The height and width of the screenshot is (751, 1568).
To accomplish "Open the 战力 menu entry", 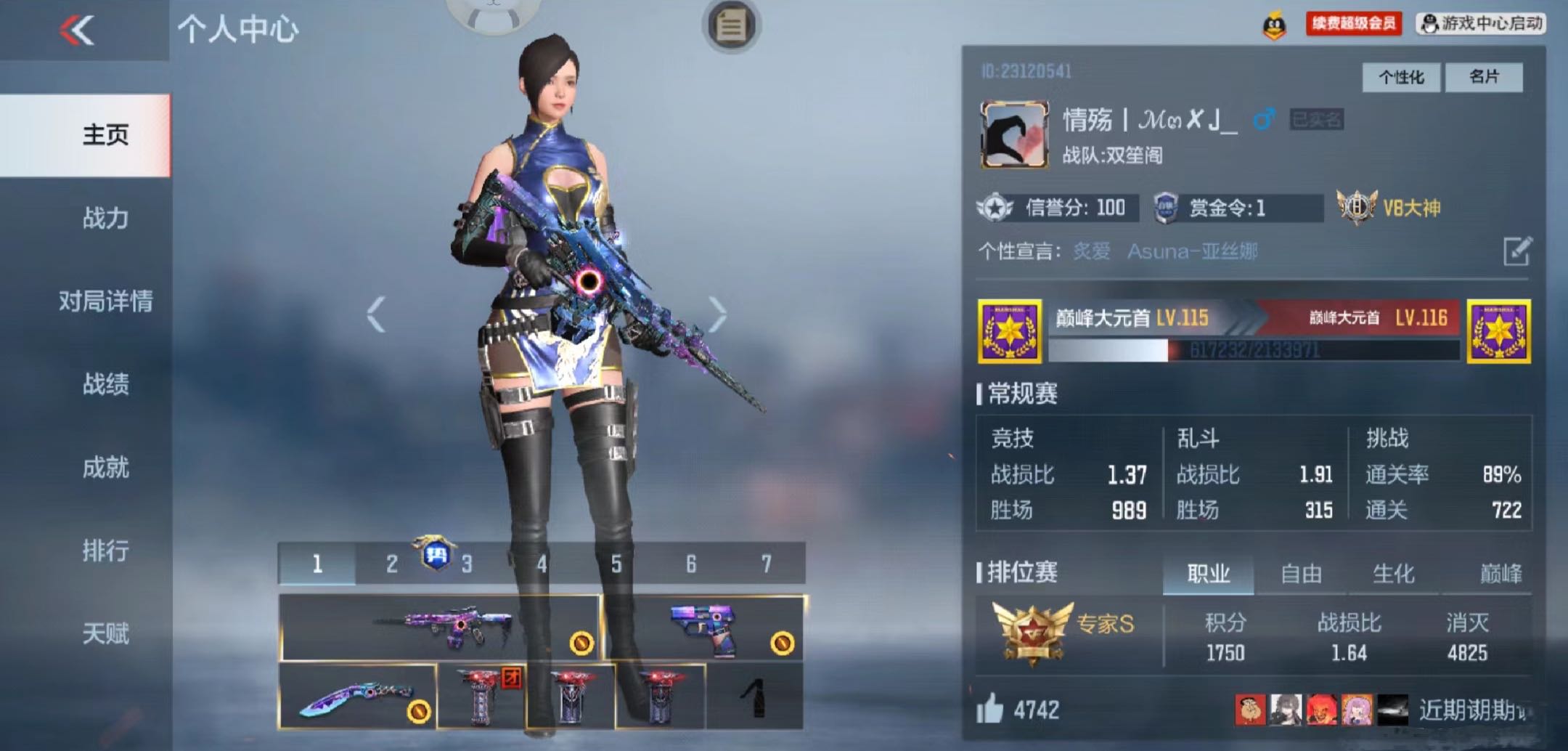I will [105, 218].
